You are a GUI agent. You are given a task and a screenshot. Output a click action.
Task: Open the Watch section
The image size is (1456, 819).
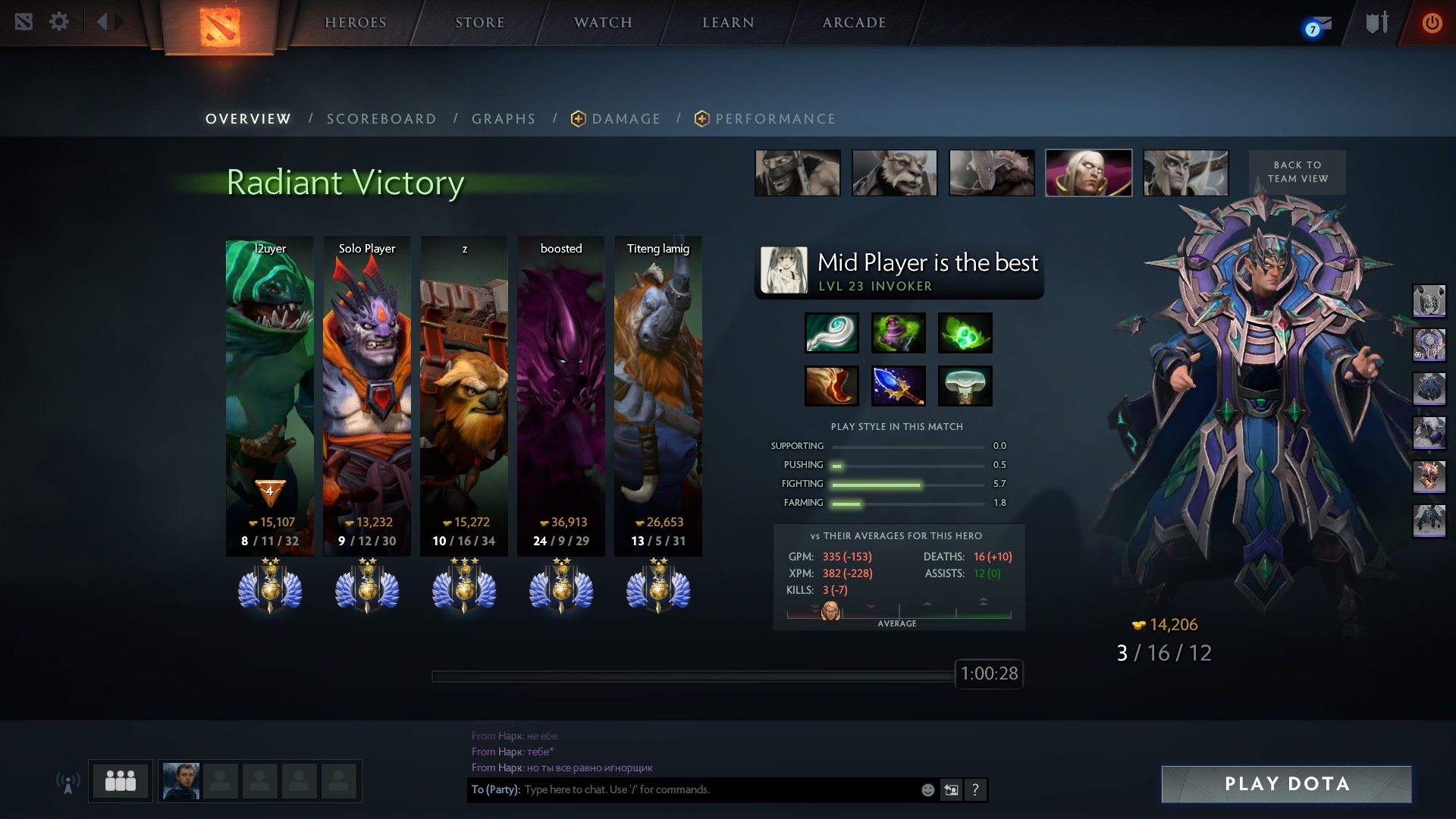(603, 23)
